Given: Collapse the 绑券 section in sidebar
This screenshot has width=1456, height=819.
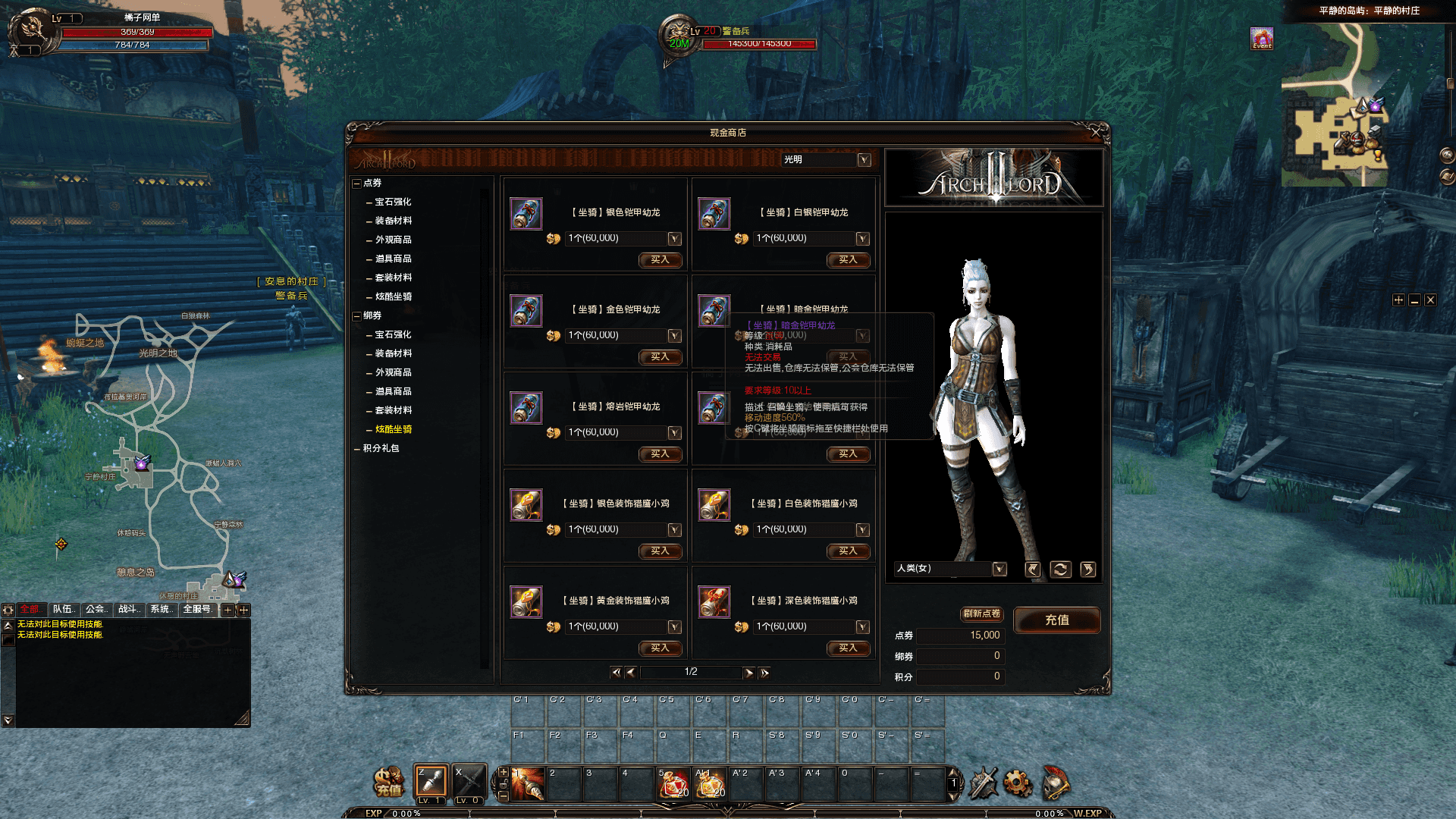Looking at the screenshot, I should click(357, 315).
